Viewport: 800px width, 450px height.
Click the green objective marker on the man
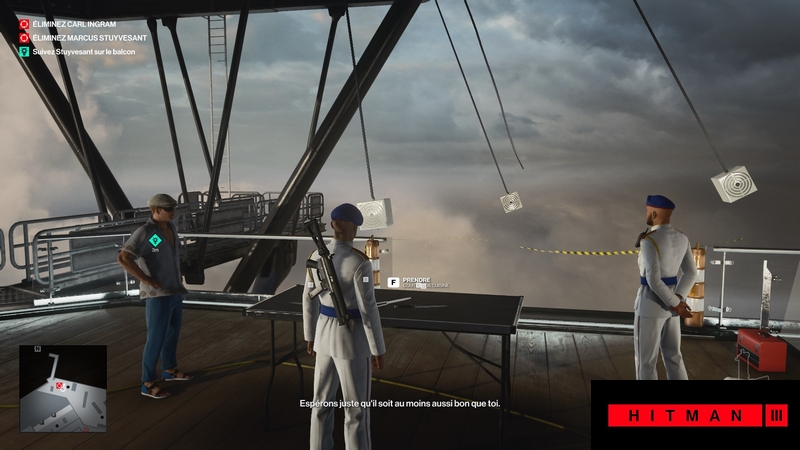(155, 240)
